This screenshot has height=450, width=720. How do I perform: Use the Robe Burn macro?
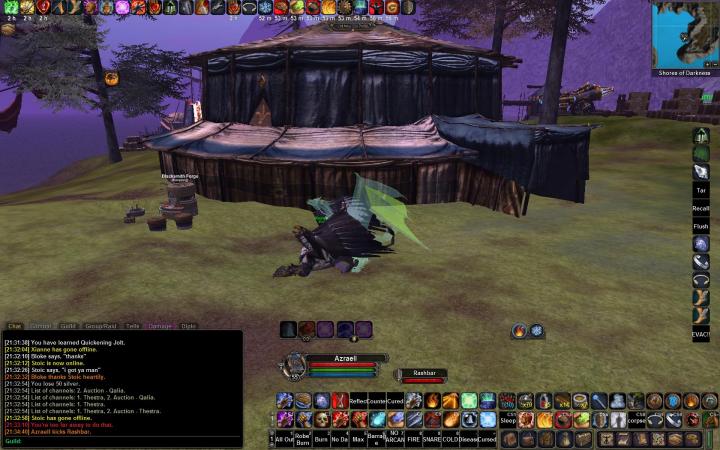pos(303,439)
